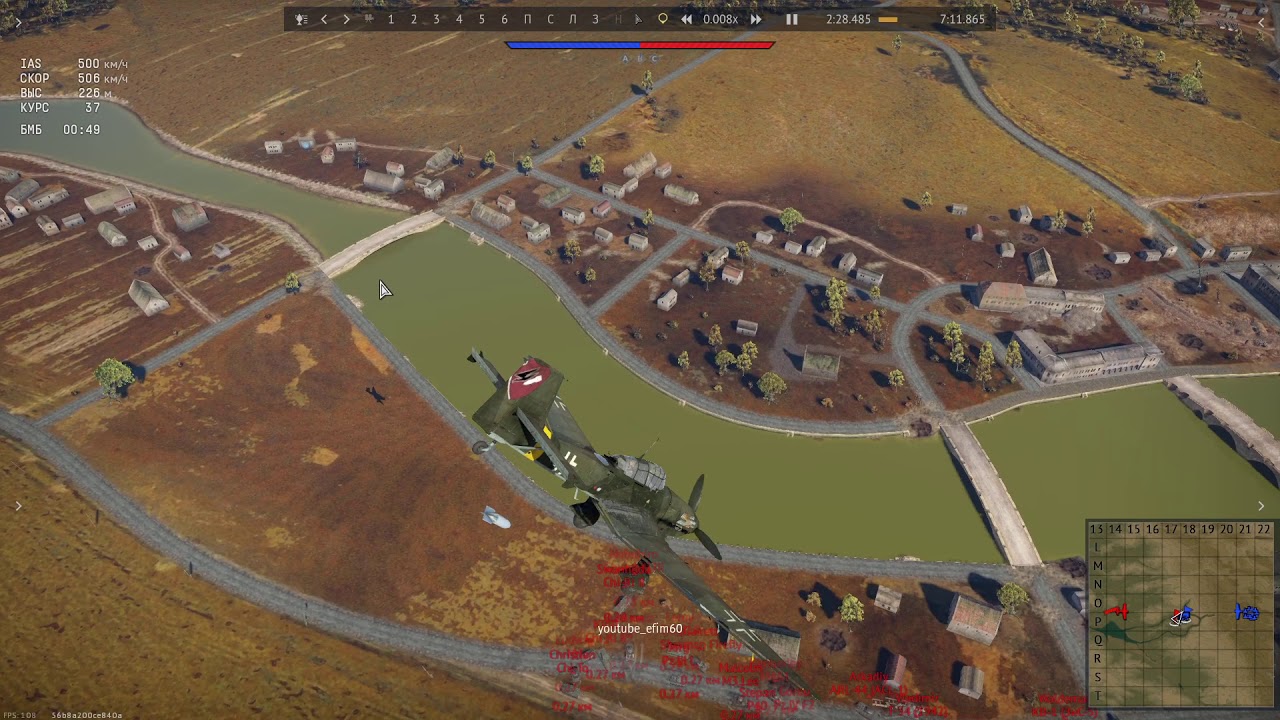Viewport: 1280px width, 720px height.
Task: Pause the replay playback
Action: point(791,19)
